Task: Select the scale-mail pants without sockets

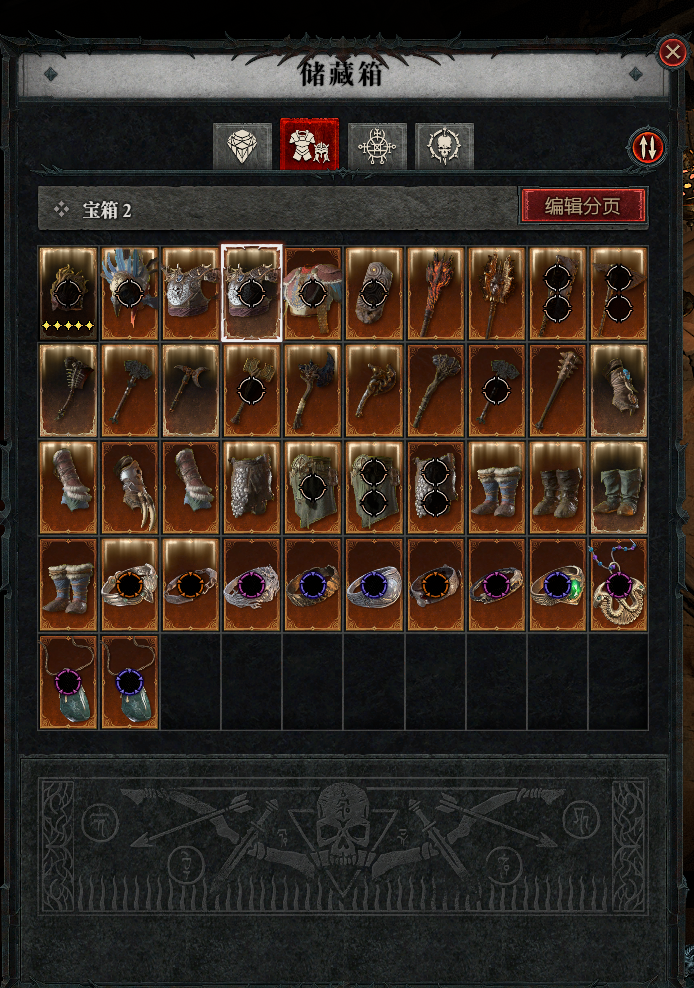Action: tap(252, 489)
